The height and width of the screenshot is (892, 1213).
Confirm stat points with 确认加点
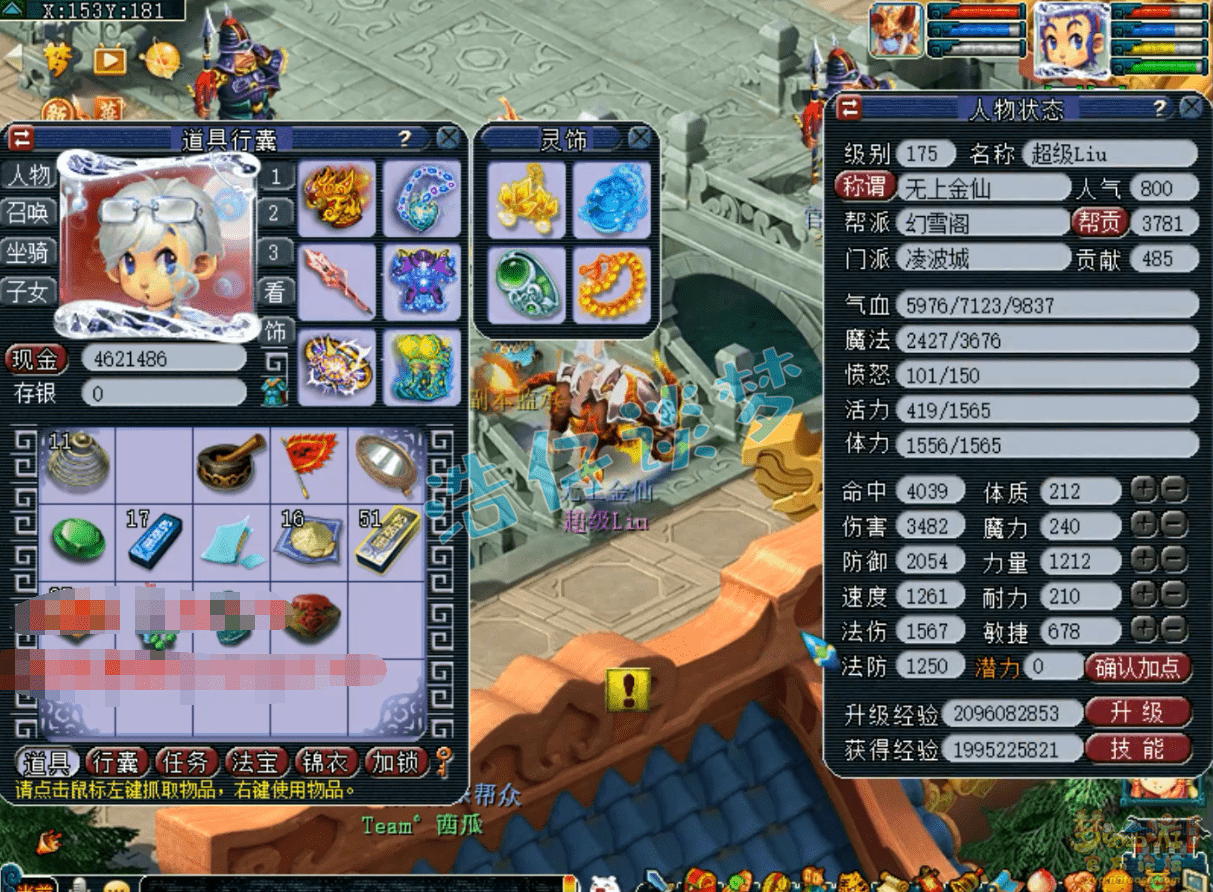(x=1138, y=667)
